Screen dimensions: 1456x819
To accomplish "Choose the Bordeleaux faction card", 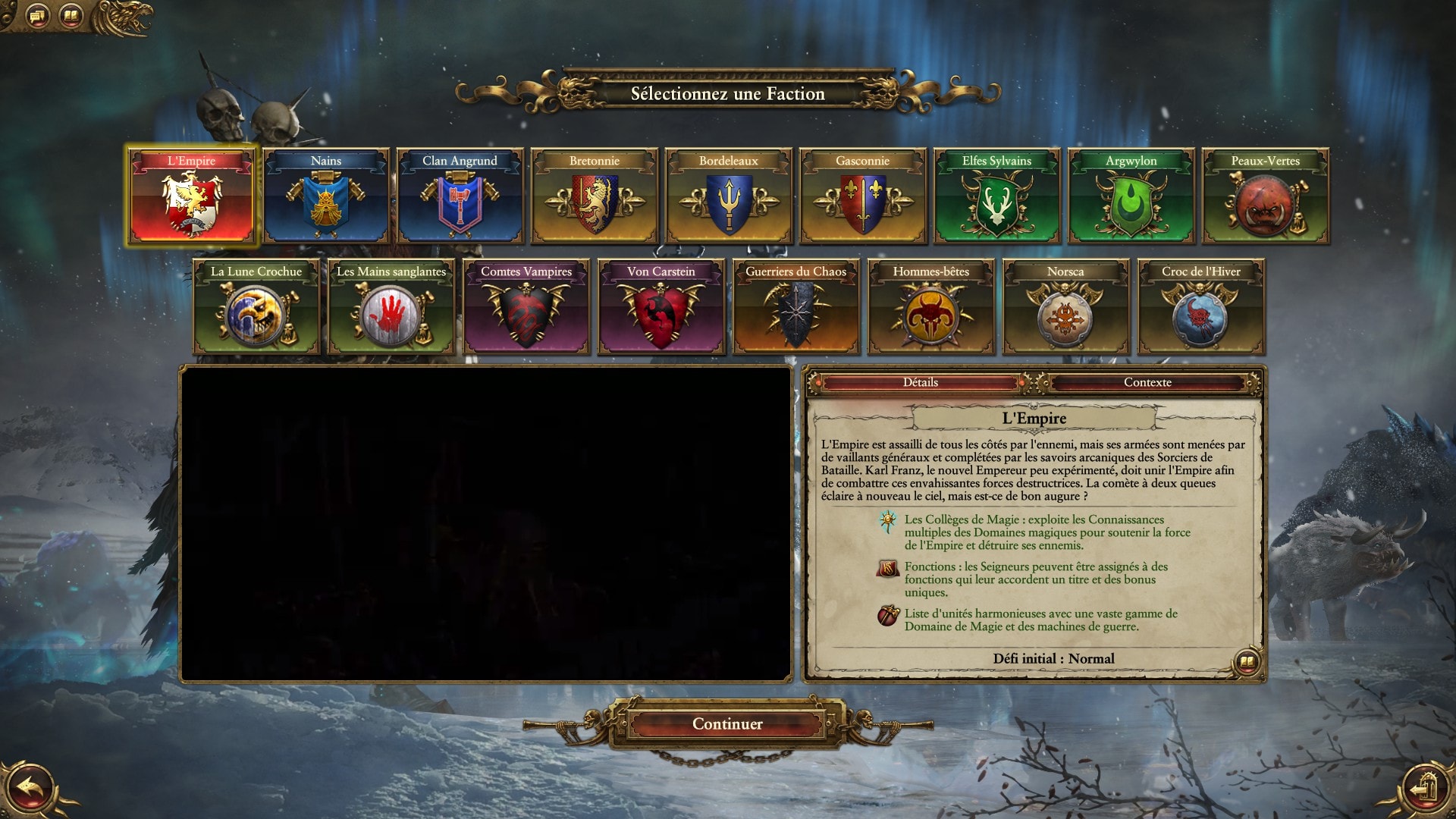I will tap(729, 197).
